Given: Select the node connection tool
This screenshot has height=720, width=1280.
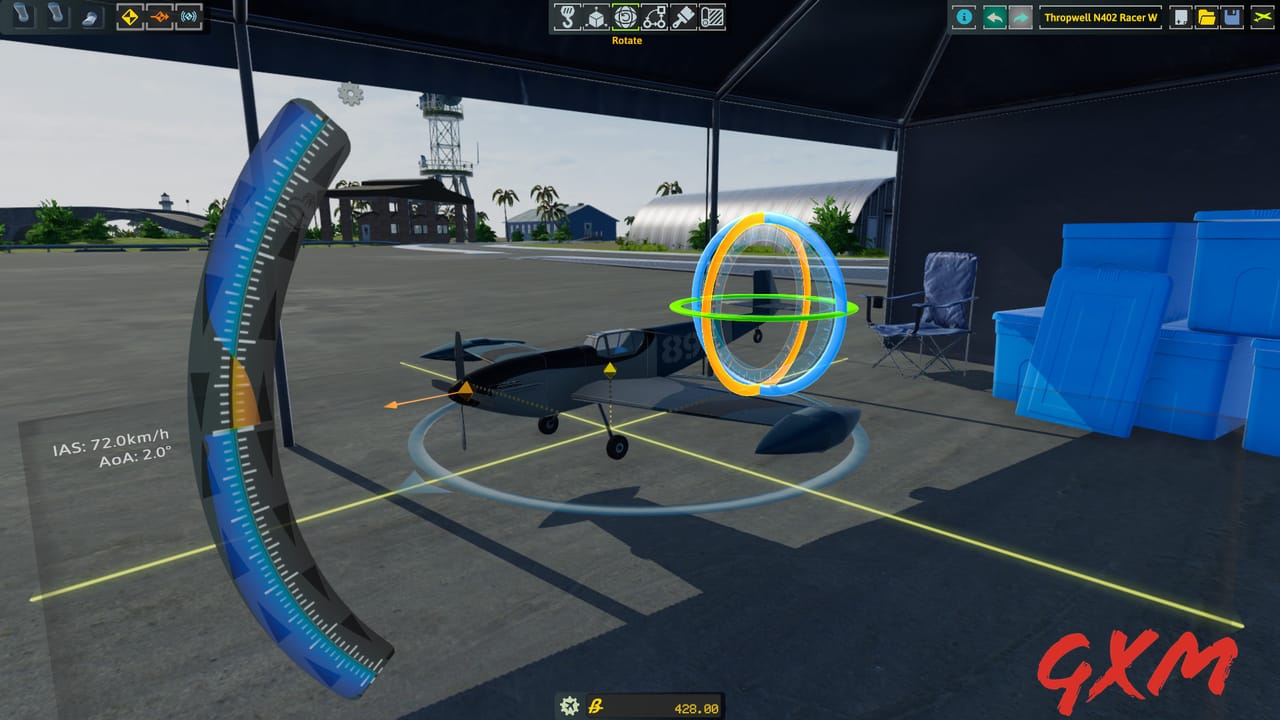Looking at the screenshot, I should click(656, 17).
